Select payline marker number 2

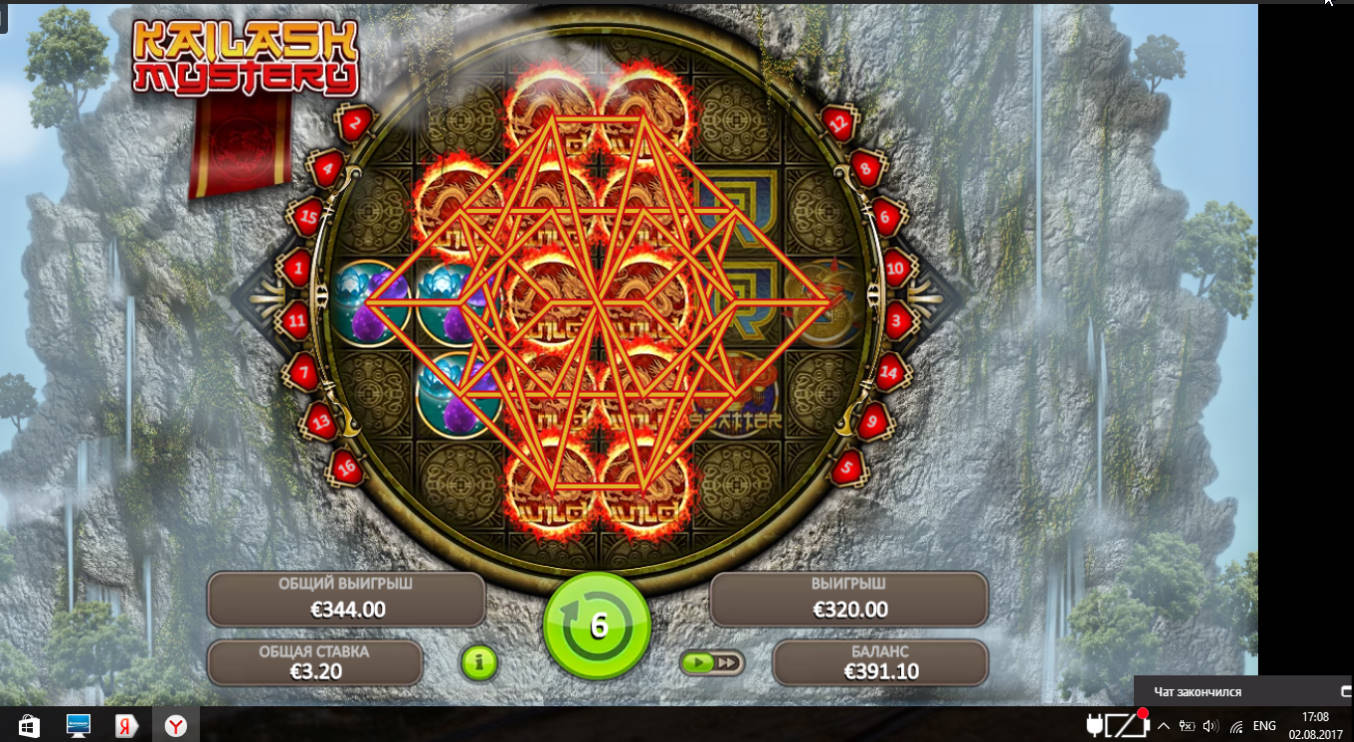point(355,124)
